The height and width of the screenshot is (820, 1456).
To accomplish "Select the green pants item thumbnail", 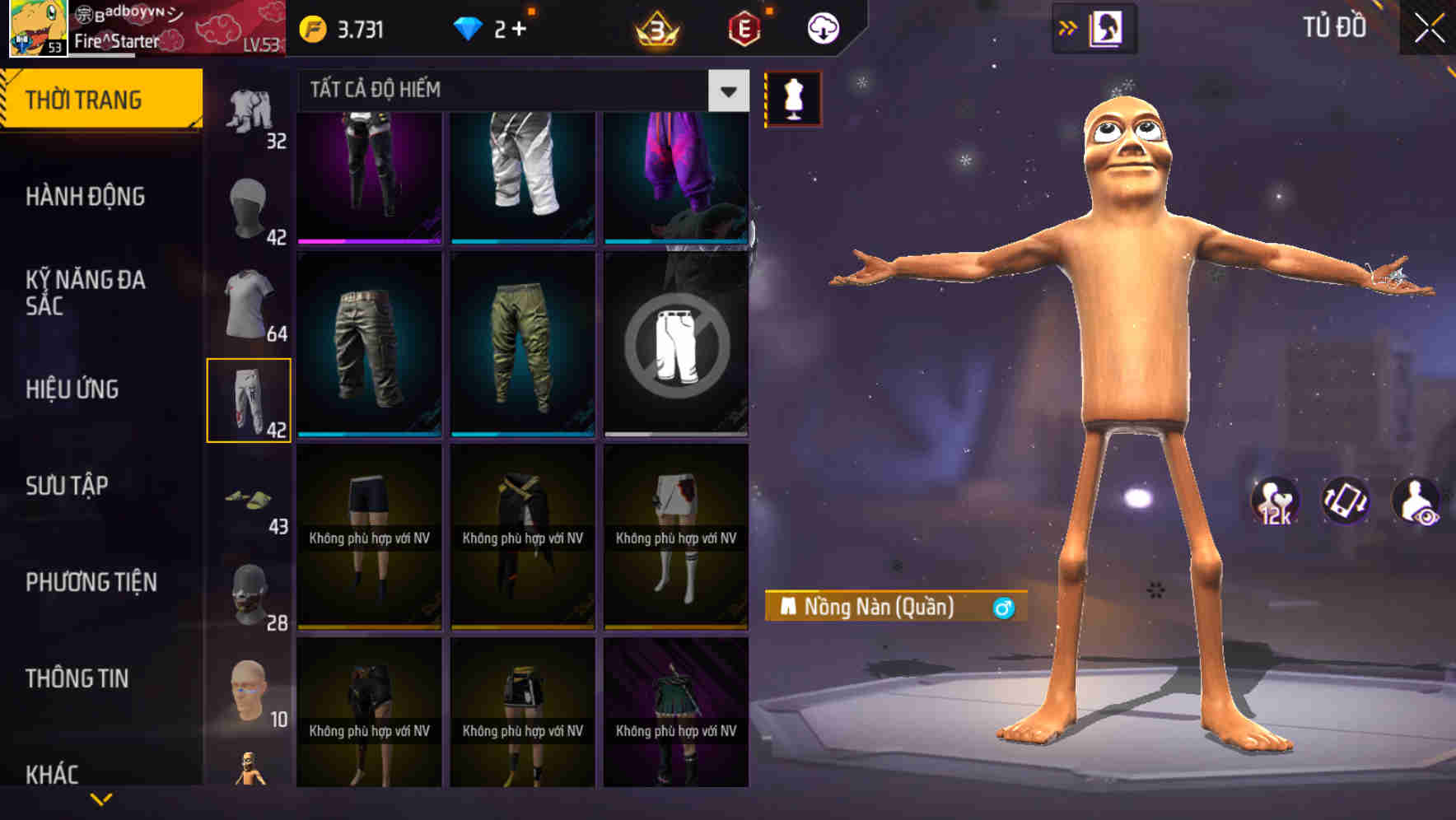I will (x=522, y=346).
